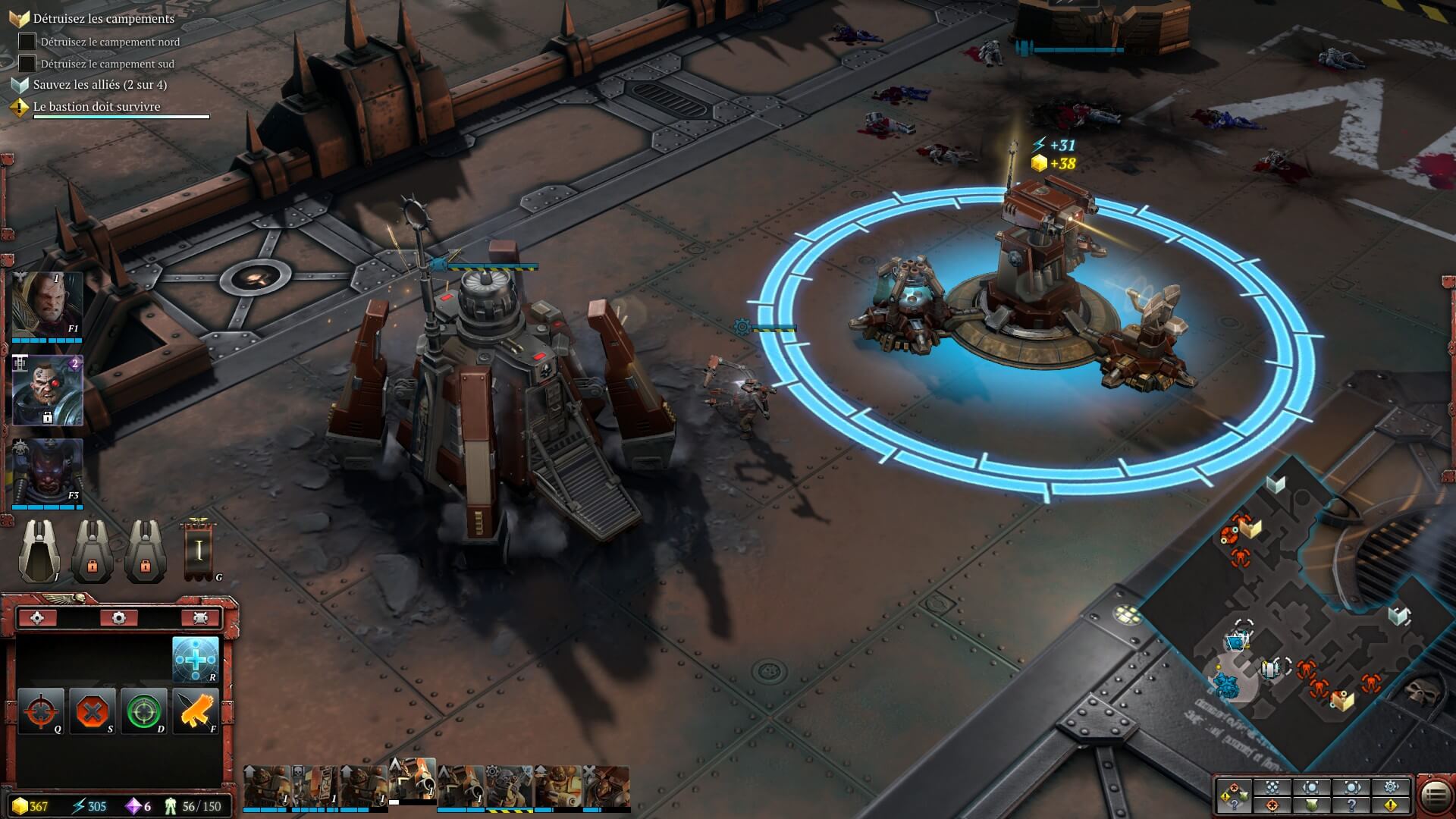Image resolution: width=1456 pixels, height=819 pixels.
Task: Send the green shield defend ping
Action: pos(1312,805)
